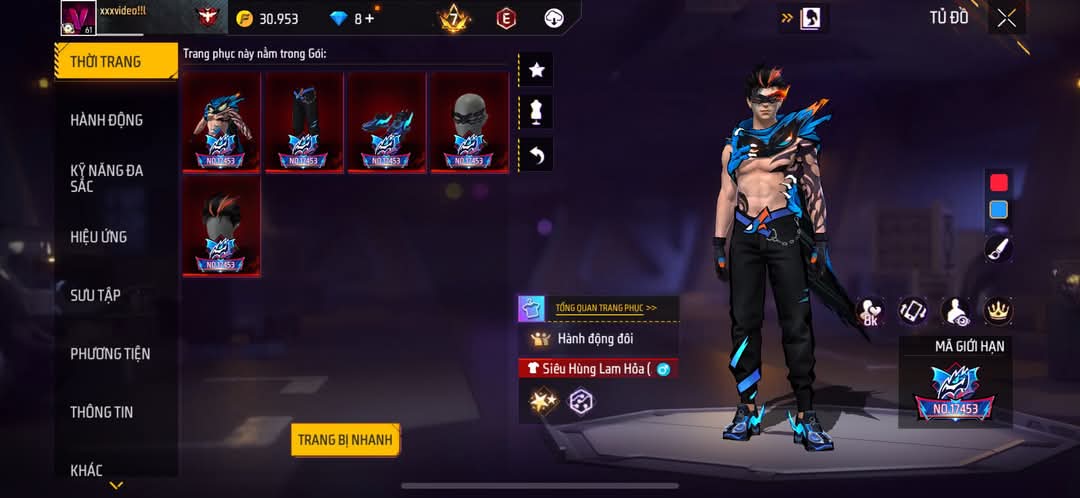Click the TRANG BỊ NHANH button
Image resolution: width=1080 pixels, height=498 pixels.
tap(346, 440)
